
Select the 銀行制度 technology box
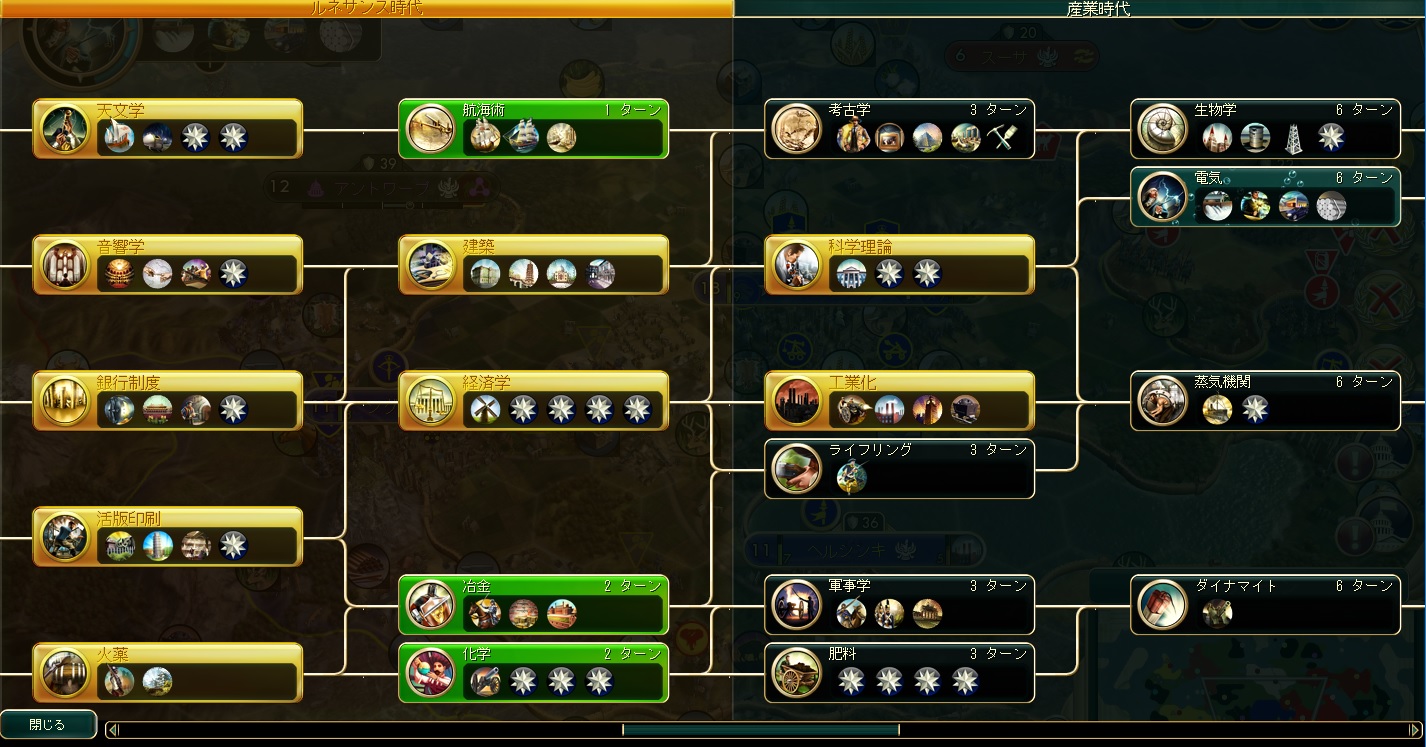coord(167,400)
